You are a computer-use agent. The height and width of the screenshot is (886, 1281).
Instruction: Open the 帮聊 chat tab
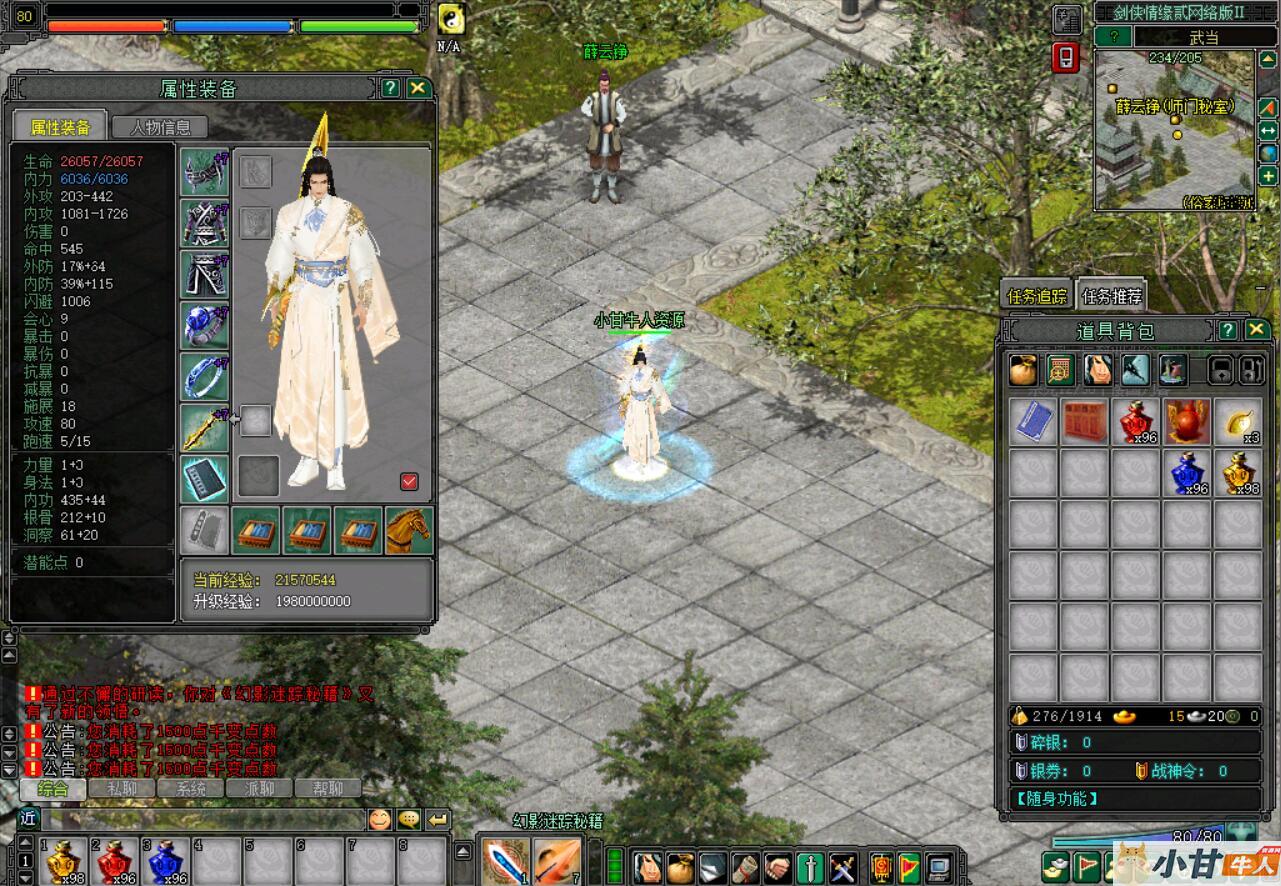click(x=327, y=788)
